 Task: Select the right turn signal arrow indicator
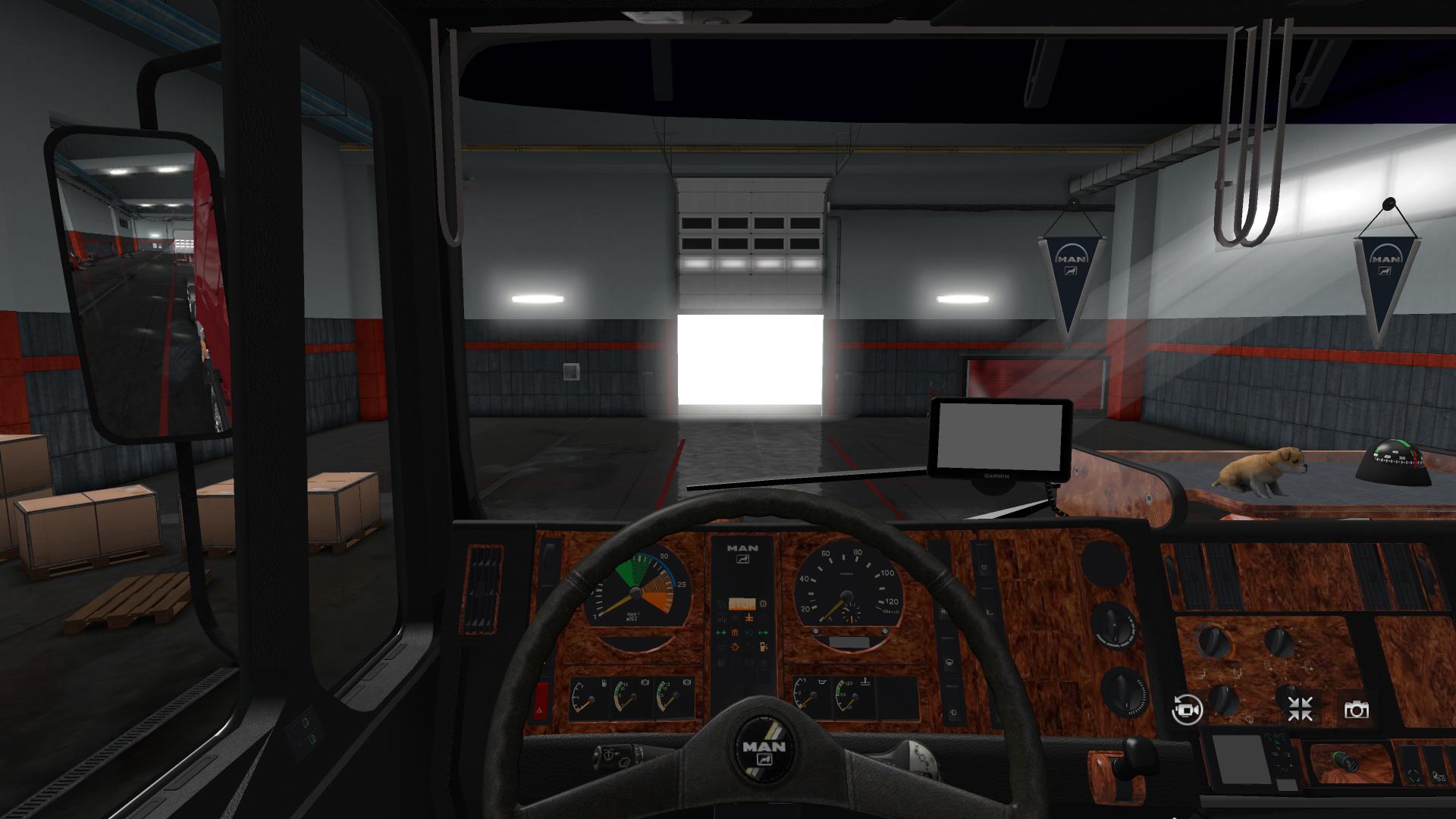coord(763,632)
